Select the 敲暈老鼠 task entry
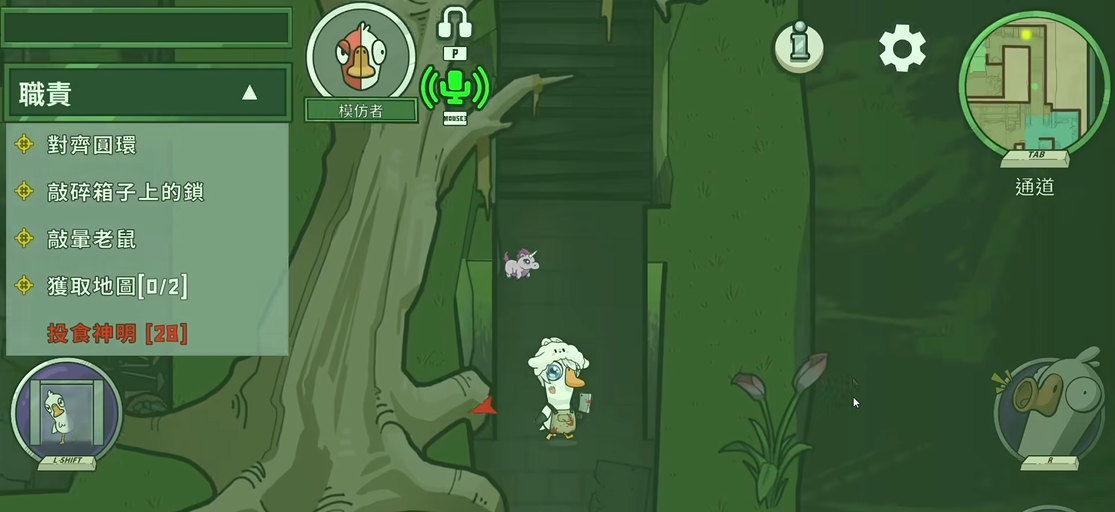 [x=91, y=239]
